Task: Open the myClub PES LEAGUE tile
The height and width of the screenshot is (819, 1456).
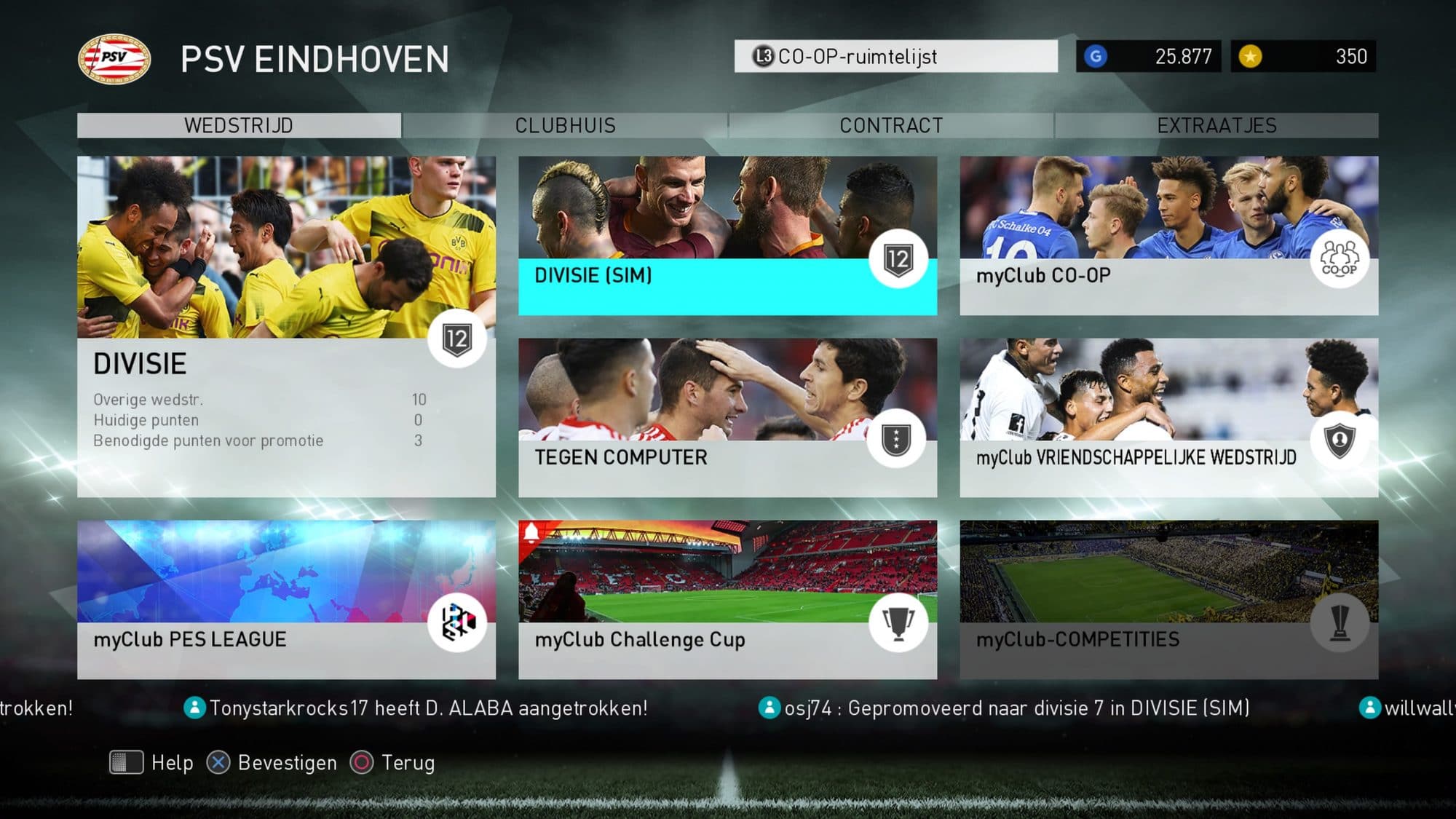Action: coord(286,599)
